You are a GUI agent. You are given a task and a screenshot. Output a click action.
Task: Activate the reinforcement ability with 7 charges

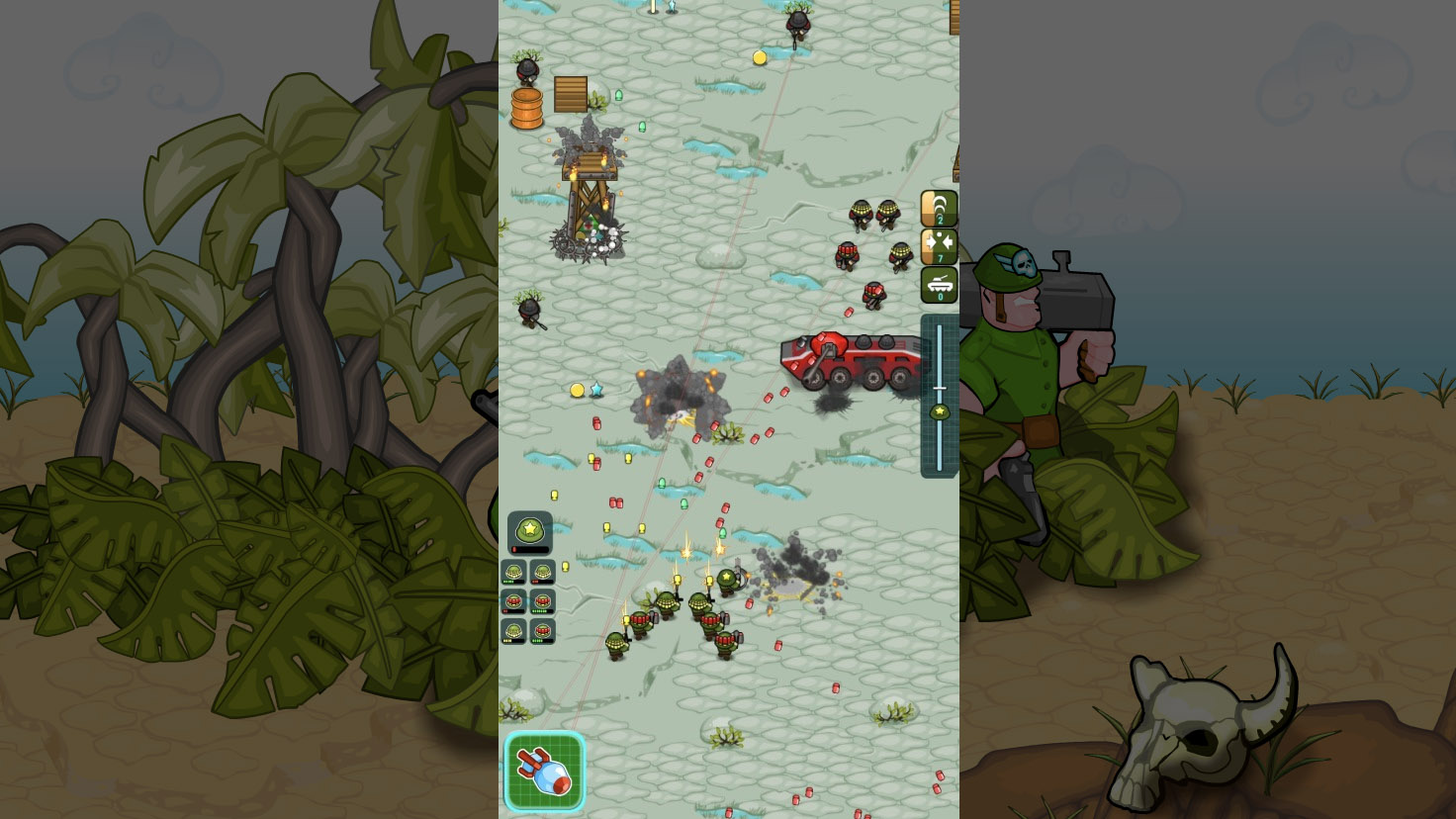pos(937,246)
